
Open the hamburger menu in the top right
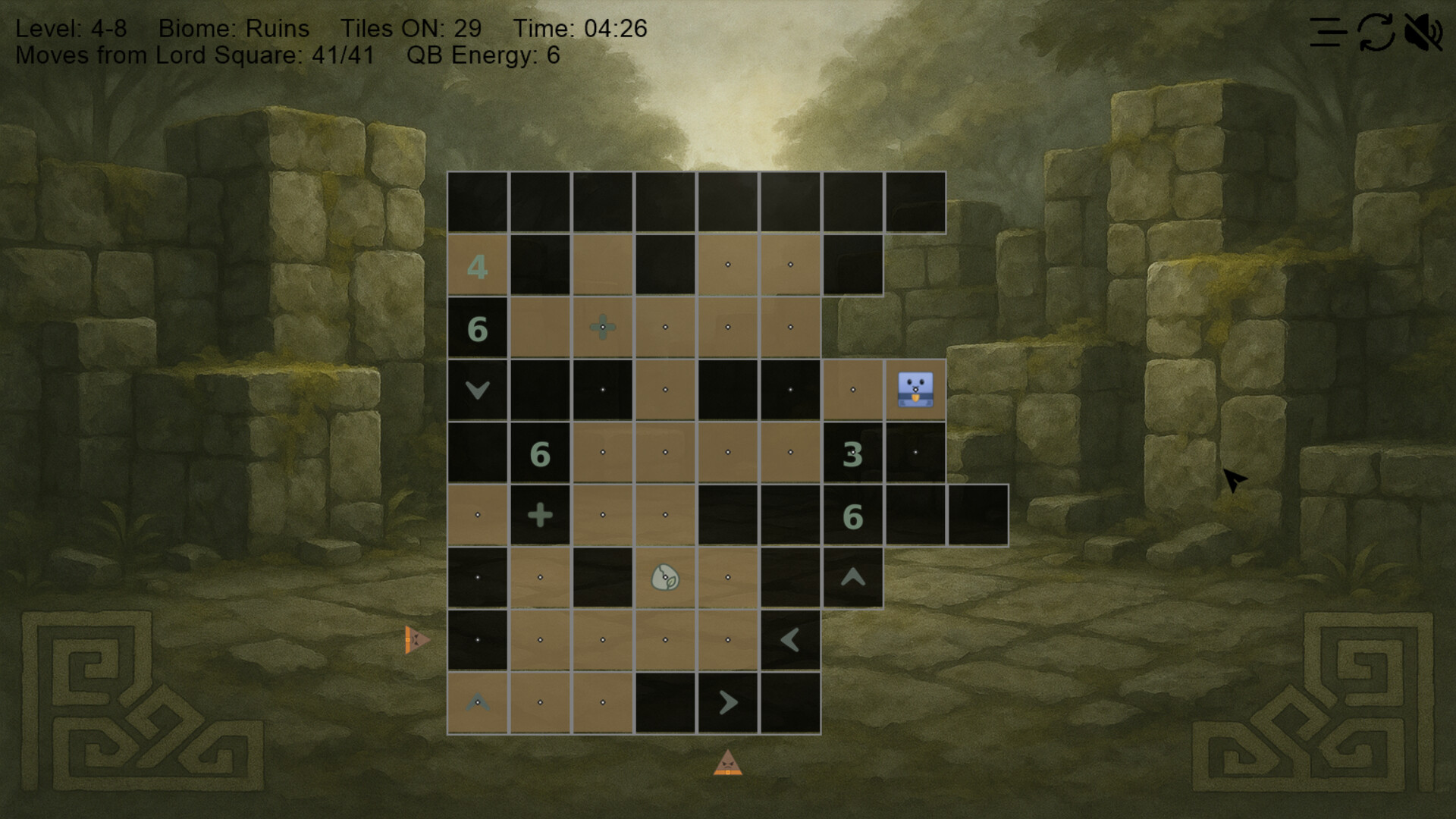tap(1326, 32)
